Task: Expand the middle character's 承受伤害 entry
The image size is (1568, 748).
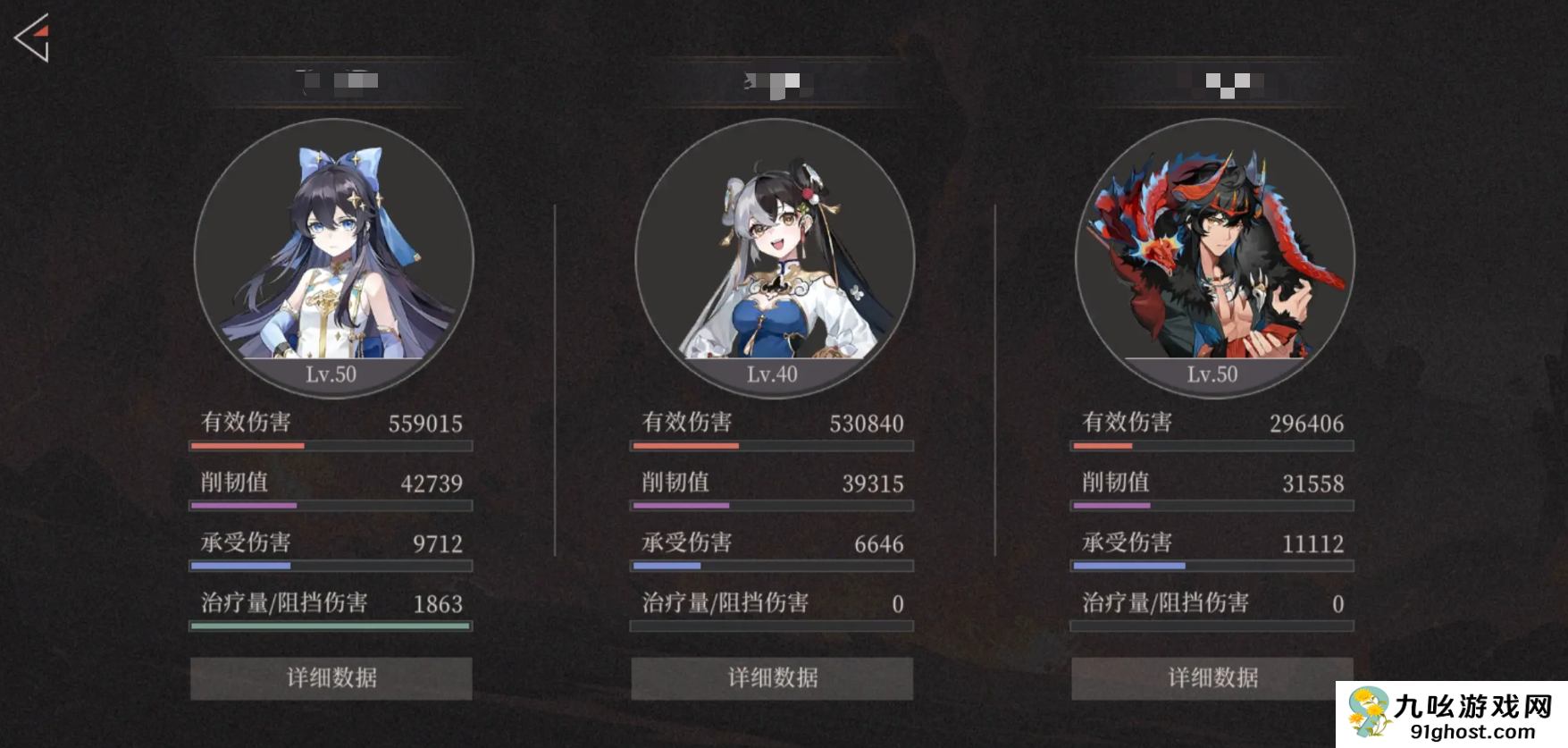Action: point(771,543)
